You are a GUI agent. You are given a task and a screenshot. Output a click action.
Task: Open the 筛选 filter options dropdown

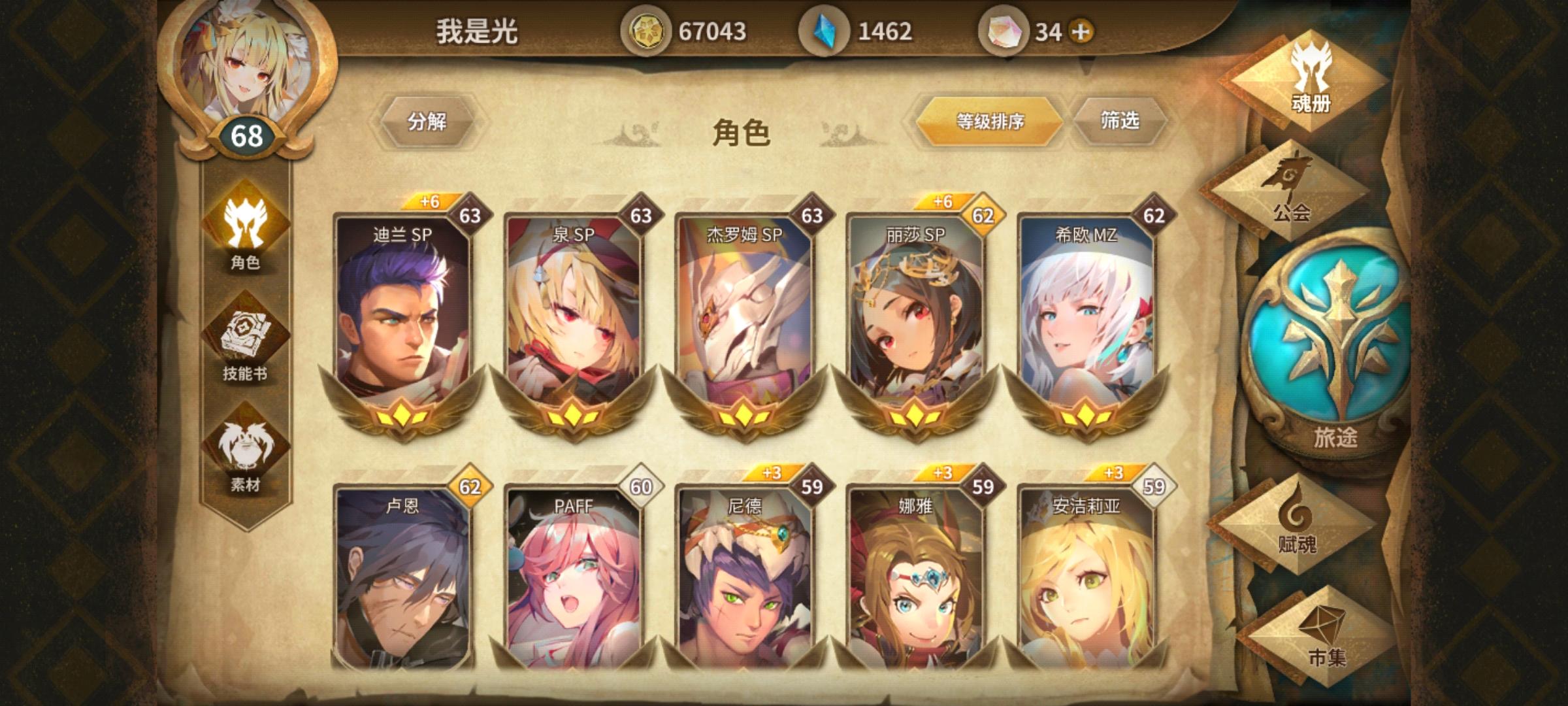[1123, 121]
